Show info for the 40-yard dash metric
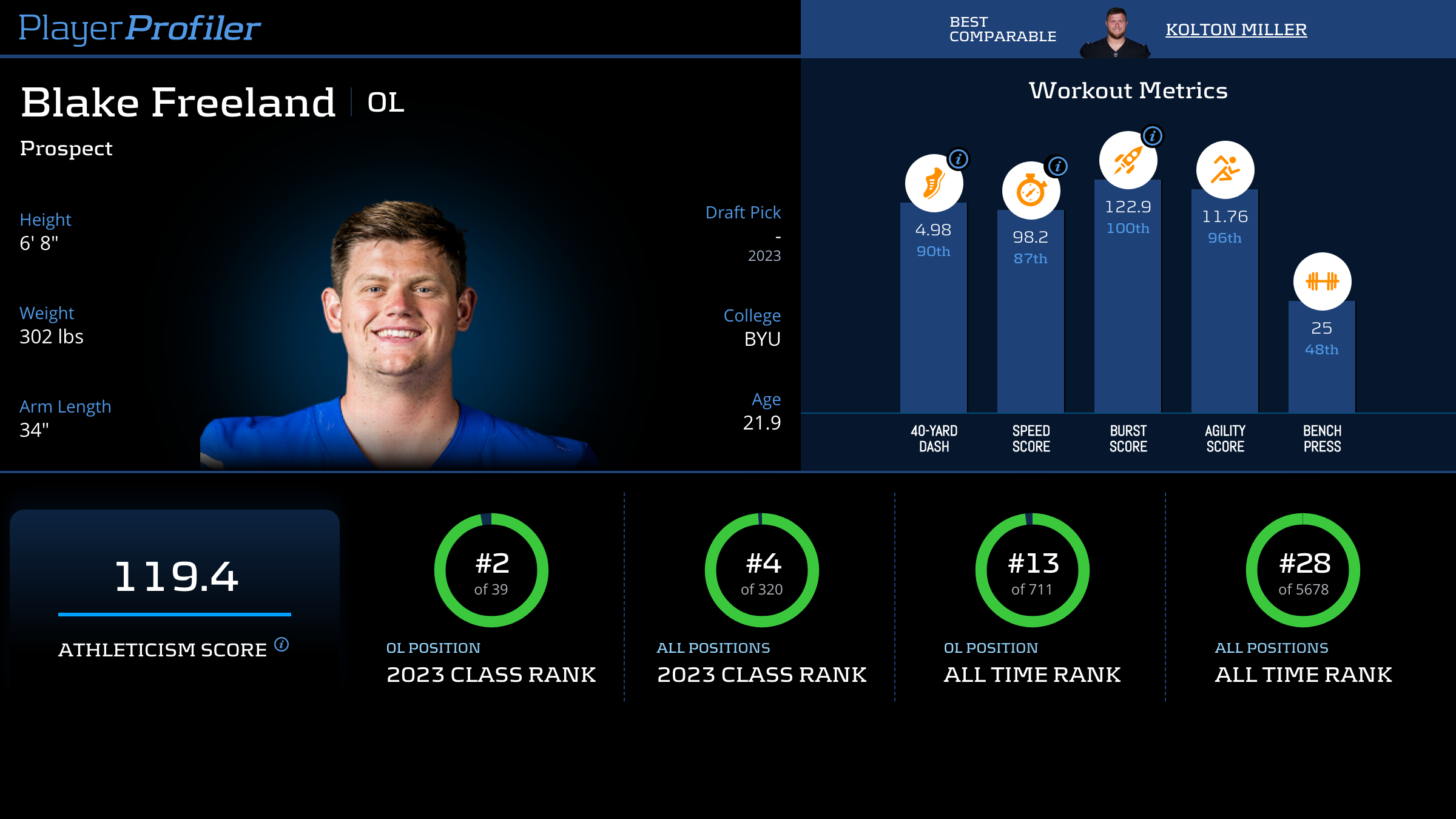Viewport: 1456px width, 819px height. click(959, 160)
